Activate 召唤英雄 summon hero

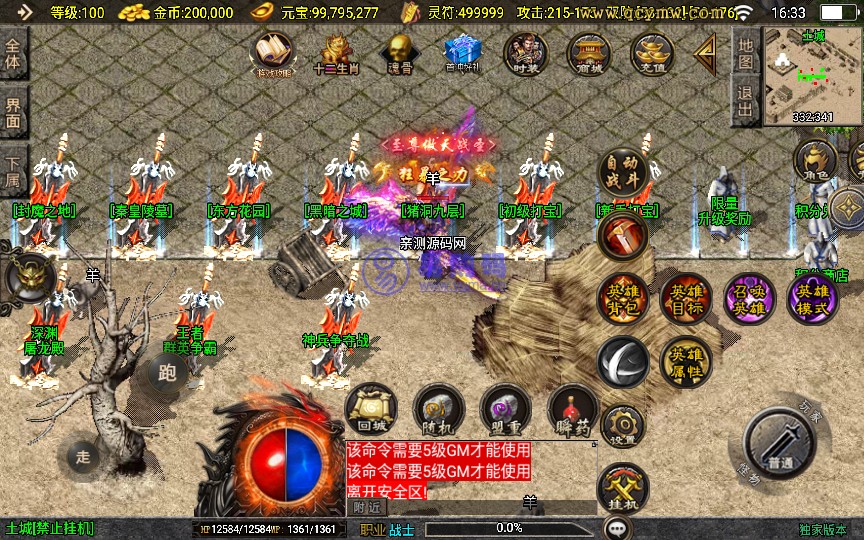748,298
